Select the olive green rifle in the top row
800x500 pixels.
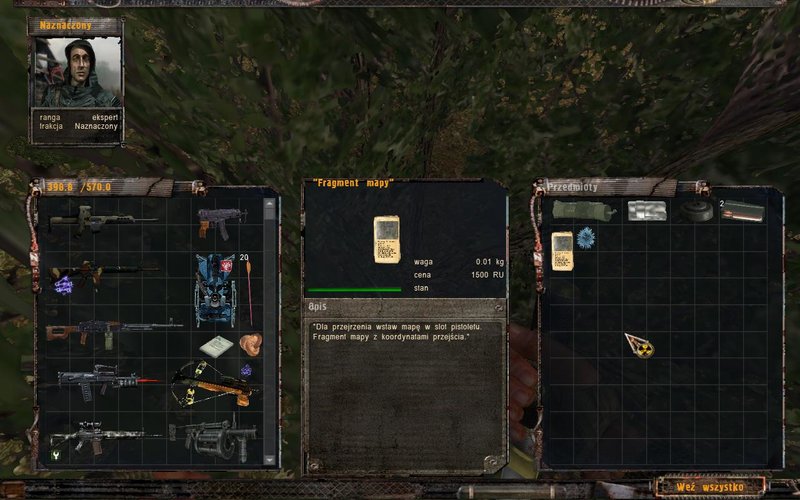(100, 220)
